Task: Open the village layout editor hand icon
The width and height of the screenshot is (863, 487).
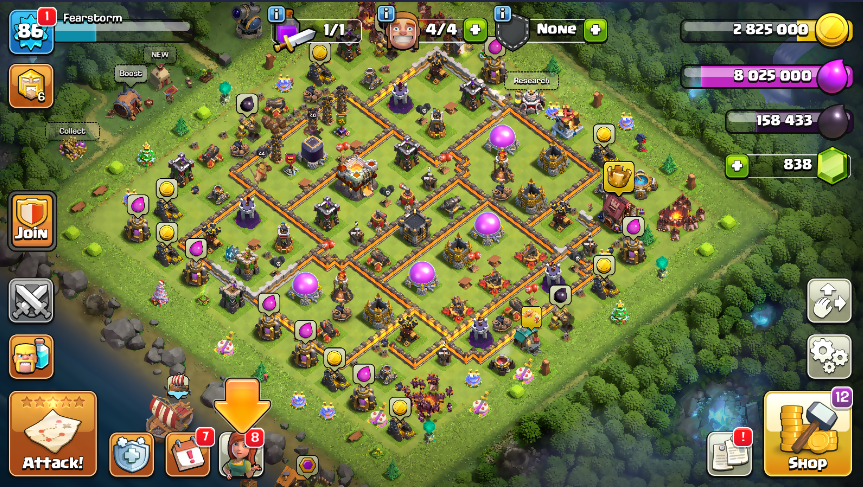Action: (x=829, y=300)
